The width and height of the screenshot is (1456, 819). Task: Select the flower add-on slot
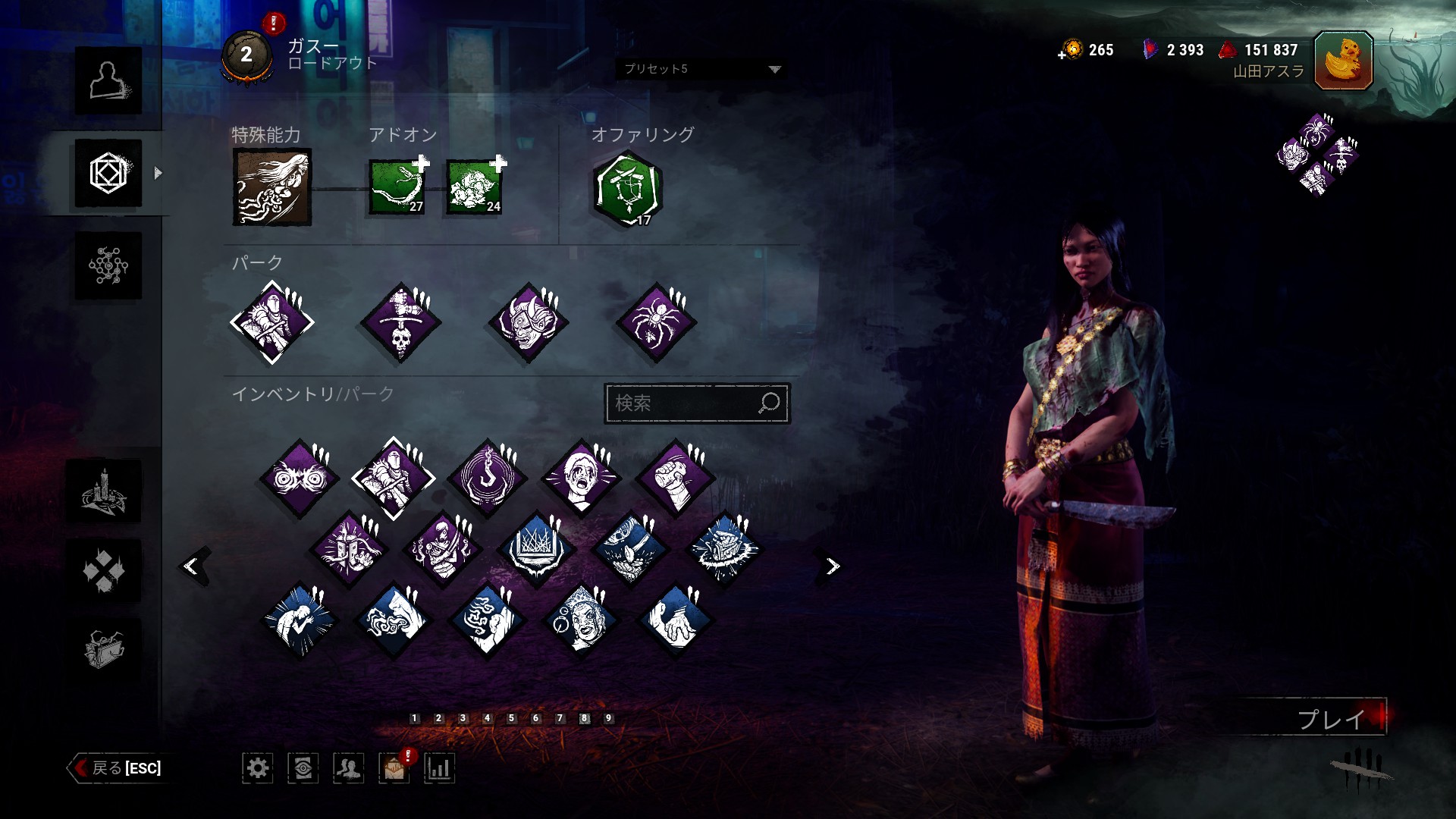(474, 187)
